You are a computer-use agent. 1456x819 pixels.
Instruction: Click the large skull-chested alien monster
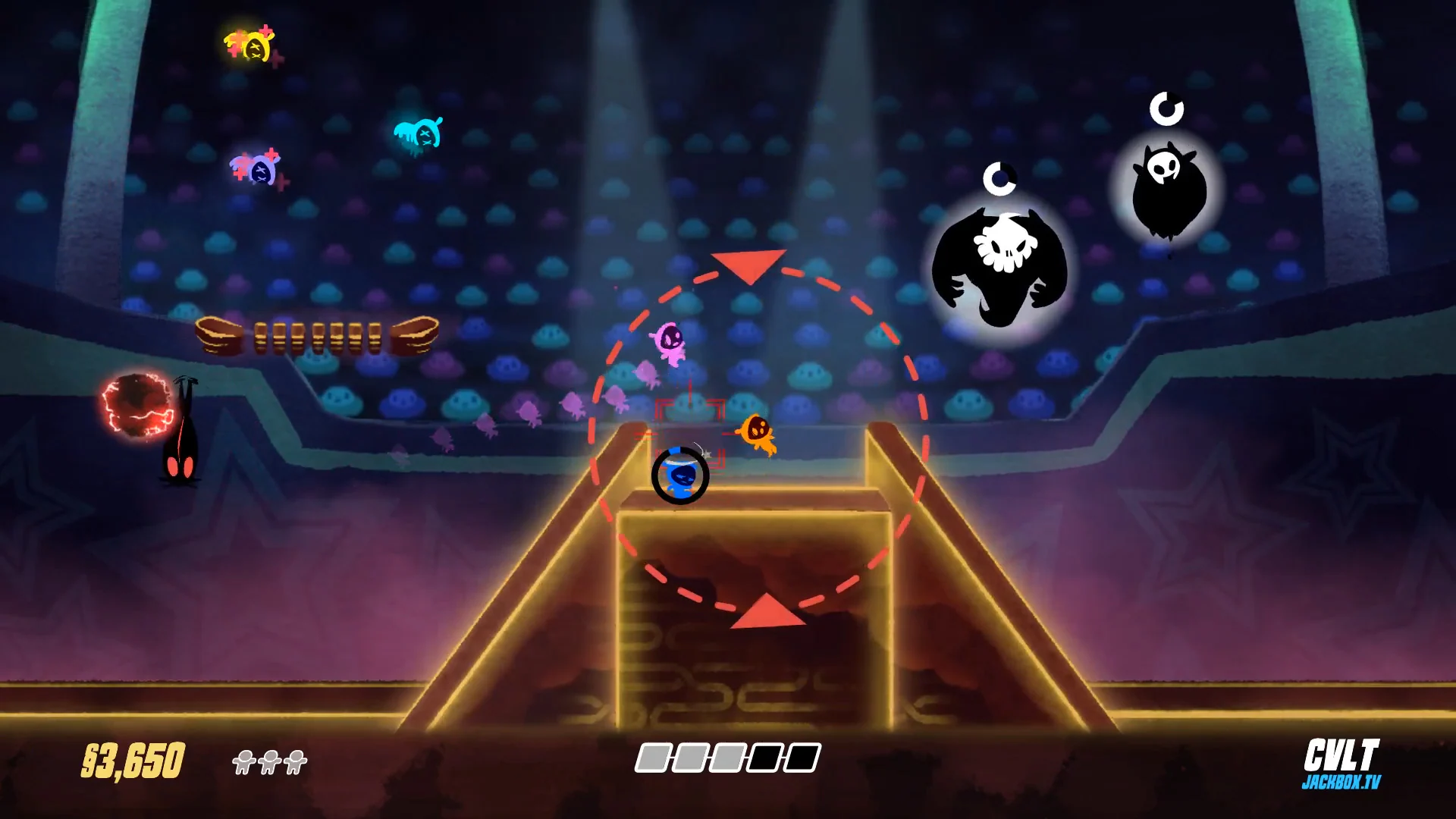(x=1001, y=265)
